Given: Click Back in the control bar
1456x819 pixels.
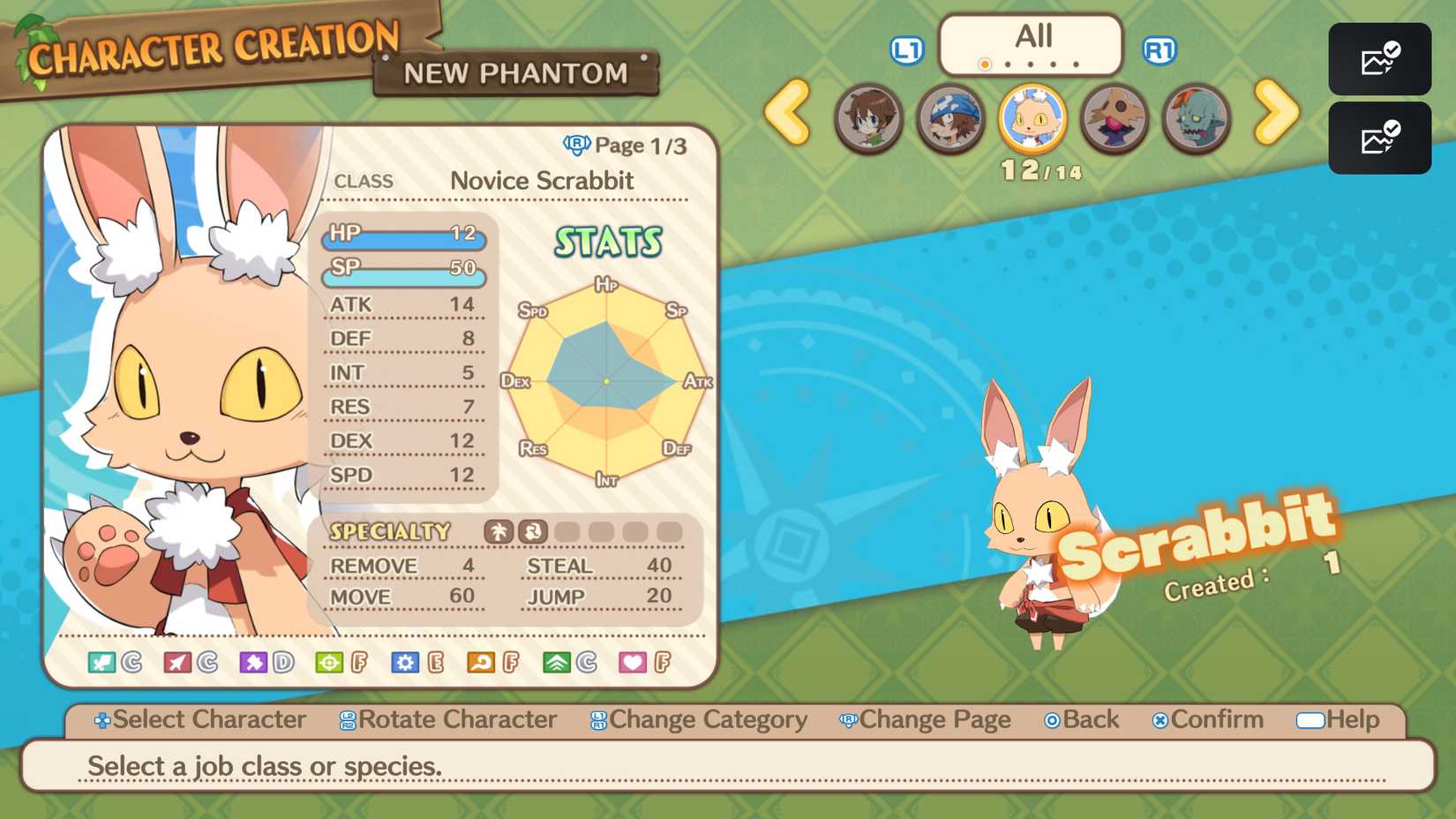Looking at the screenshot, I should [x=1081, y=719].
